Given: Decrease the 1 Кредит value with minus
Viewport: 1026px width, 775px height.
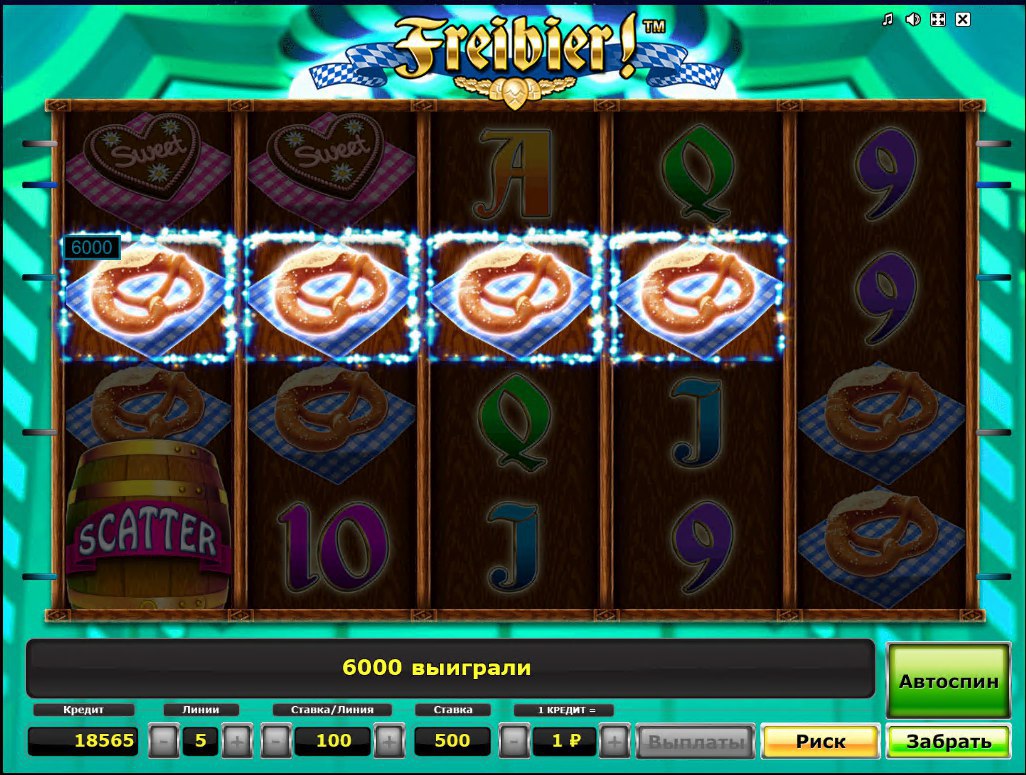Looking at the screenshot, I should coord(513,742).
